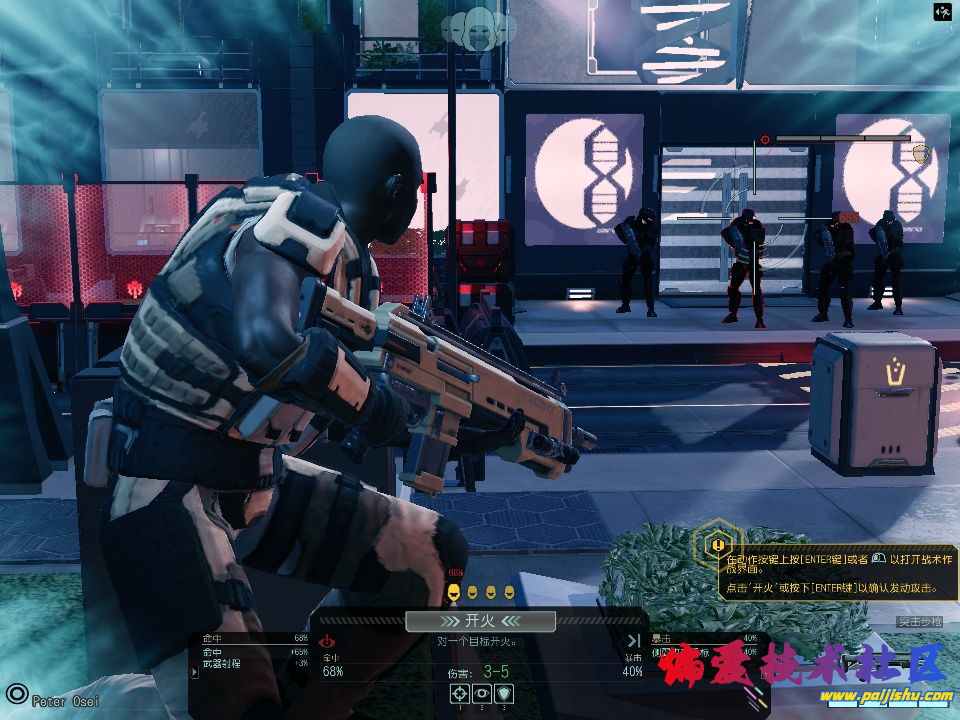Select the crosshair fire weapon ability
The height and width of the screenshot is (720, 960).
[459, 692]
